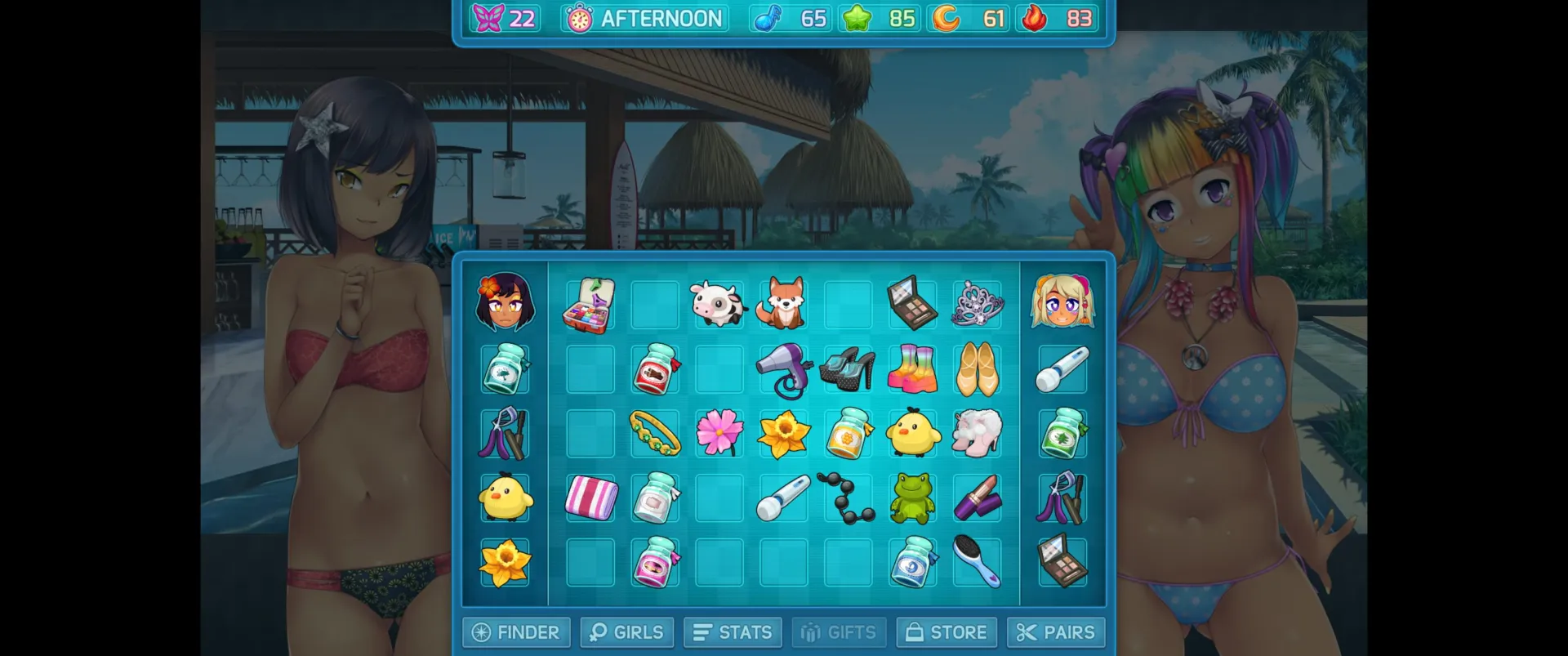This screenshot has width=1568, height=656.
Task: Select the daffodil flower item
Action: 783,434
